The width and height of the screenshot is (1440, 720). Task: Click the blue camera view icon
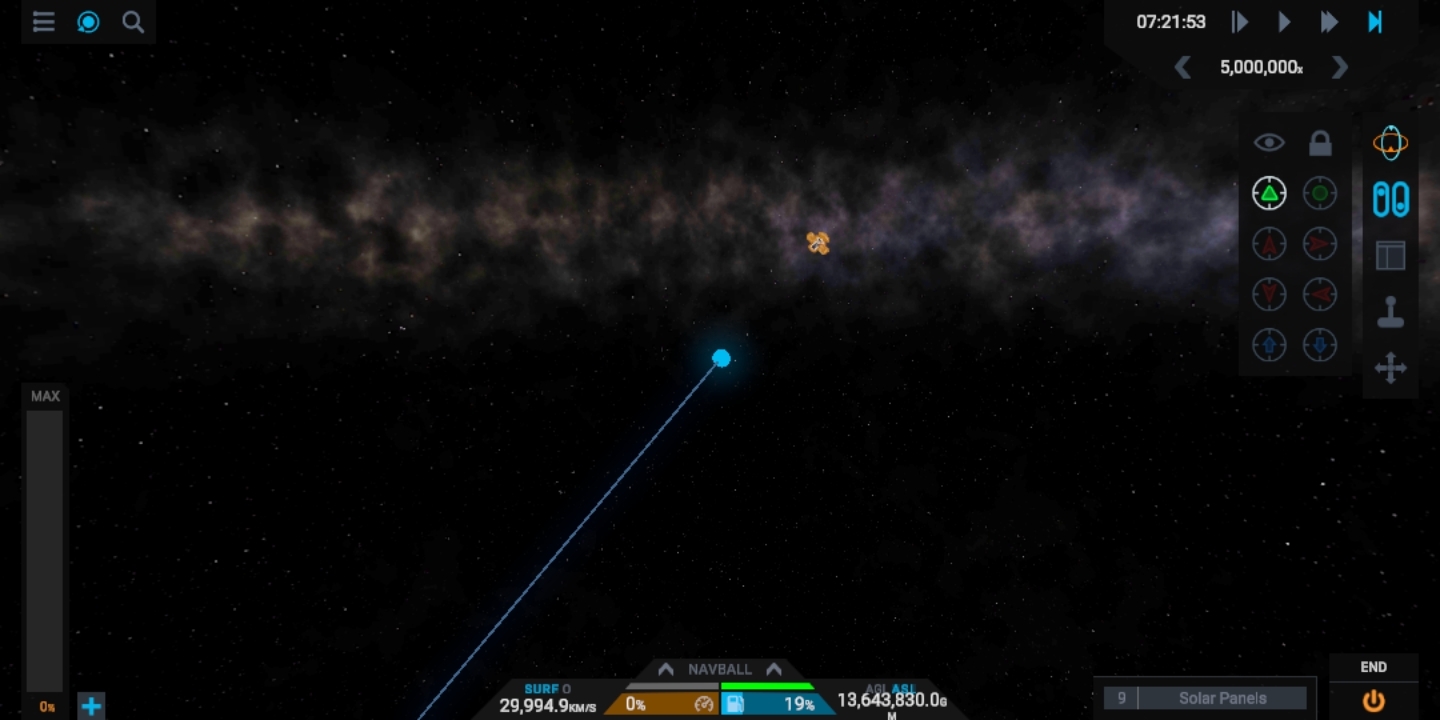tap(88, 22)
